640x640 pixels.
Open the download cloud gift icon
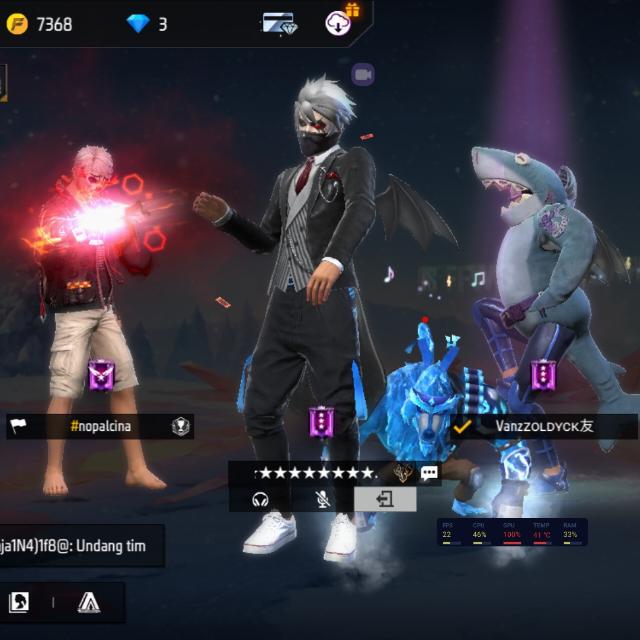click(339, 22)
